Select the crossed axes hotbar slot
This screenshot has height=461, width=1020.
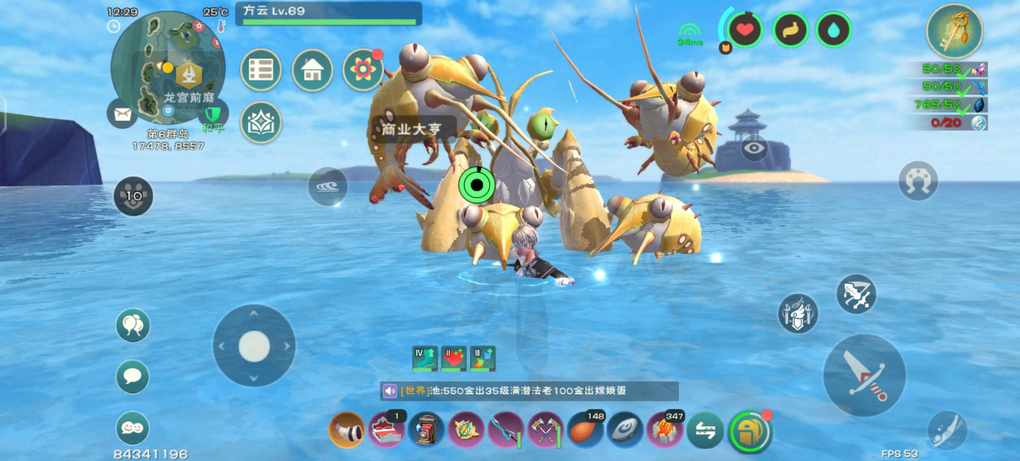pos(546,430)
